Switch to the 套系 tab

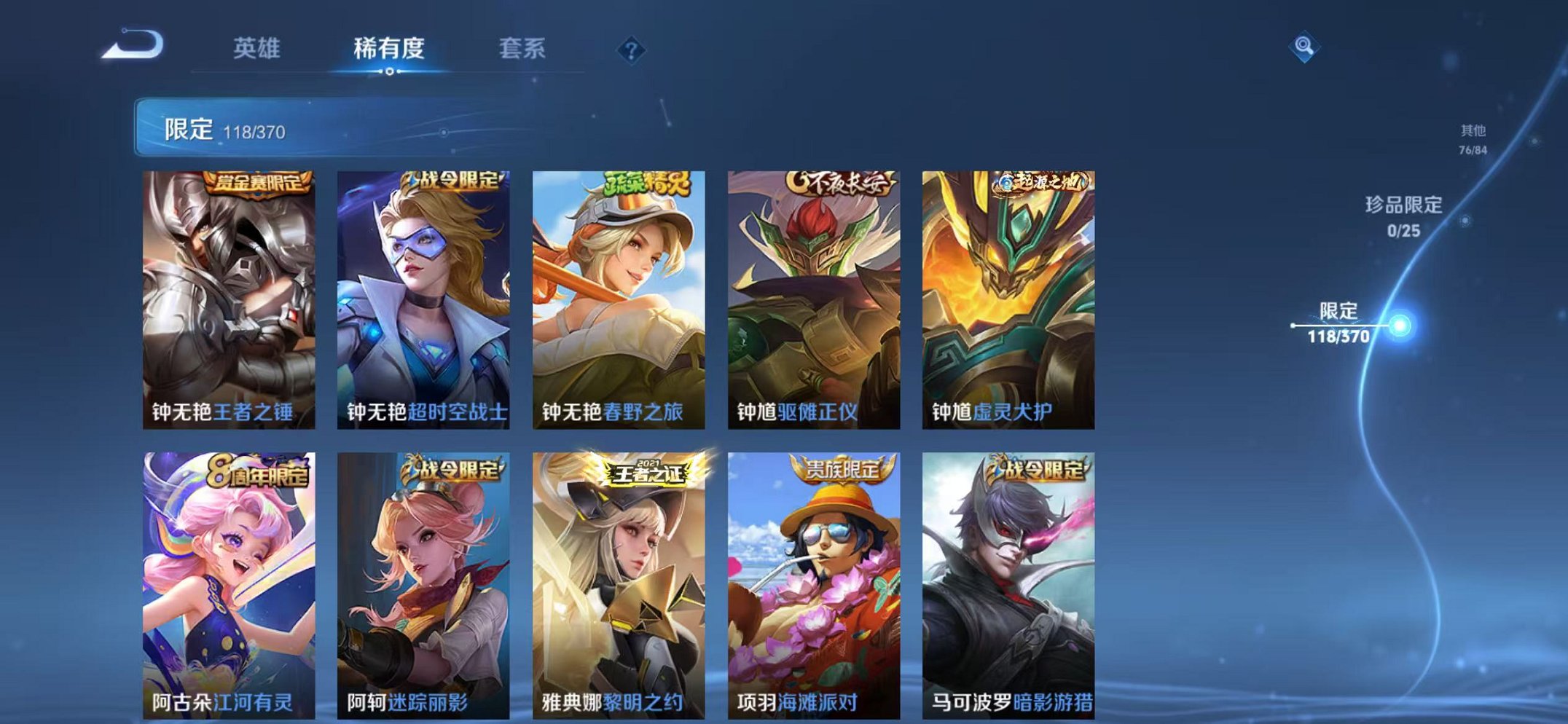522,48
